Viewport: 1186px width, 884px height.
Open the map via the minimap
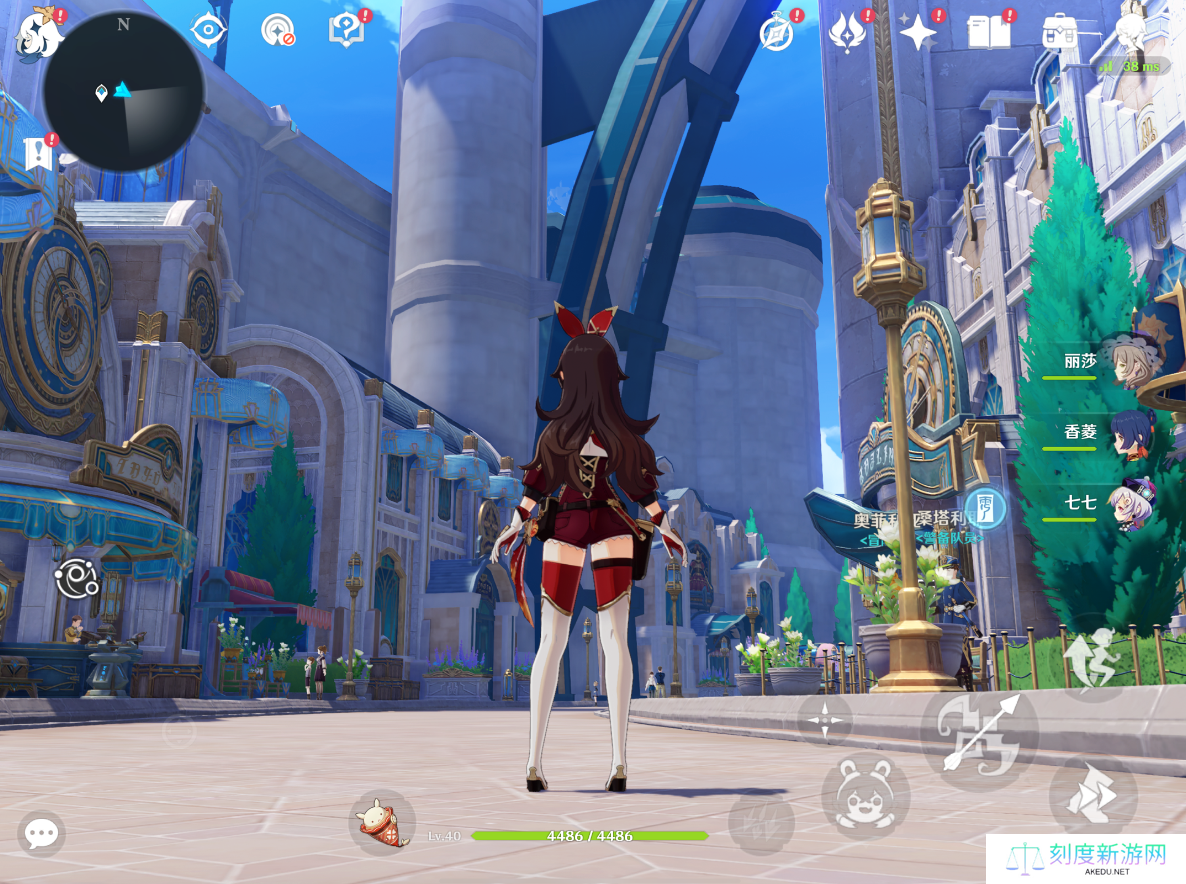(123, 91)
